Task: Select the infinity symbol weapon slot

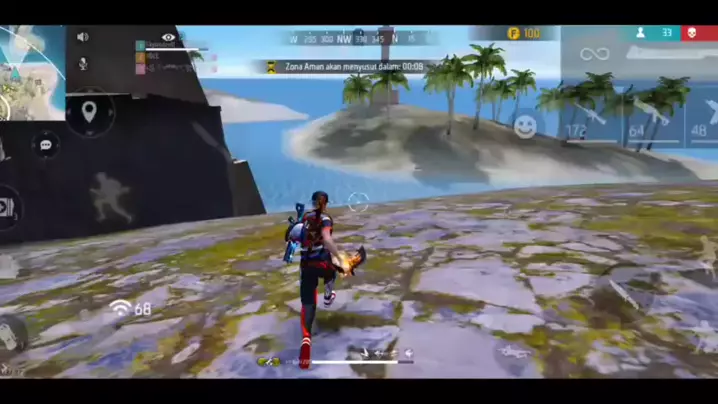Action: [594, 53]
